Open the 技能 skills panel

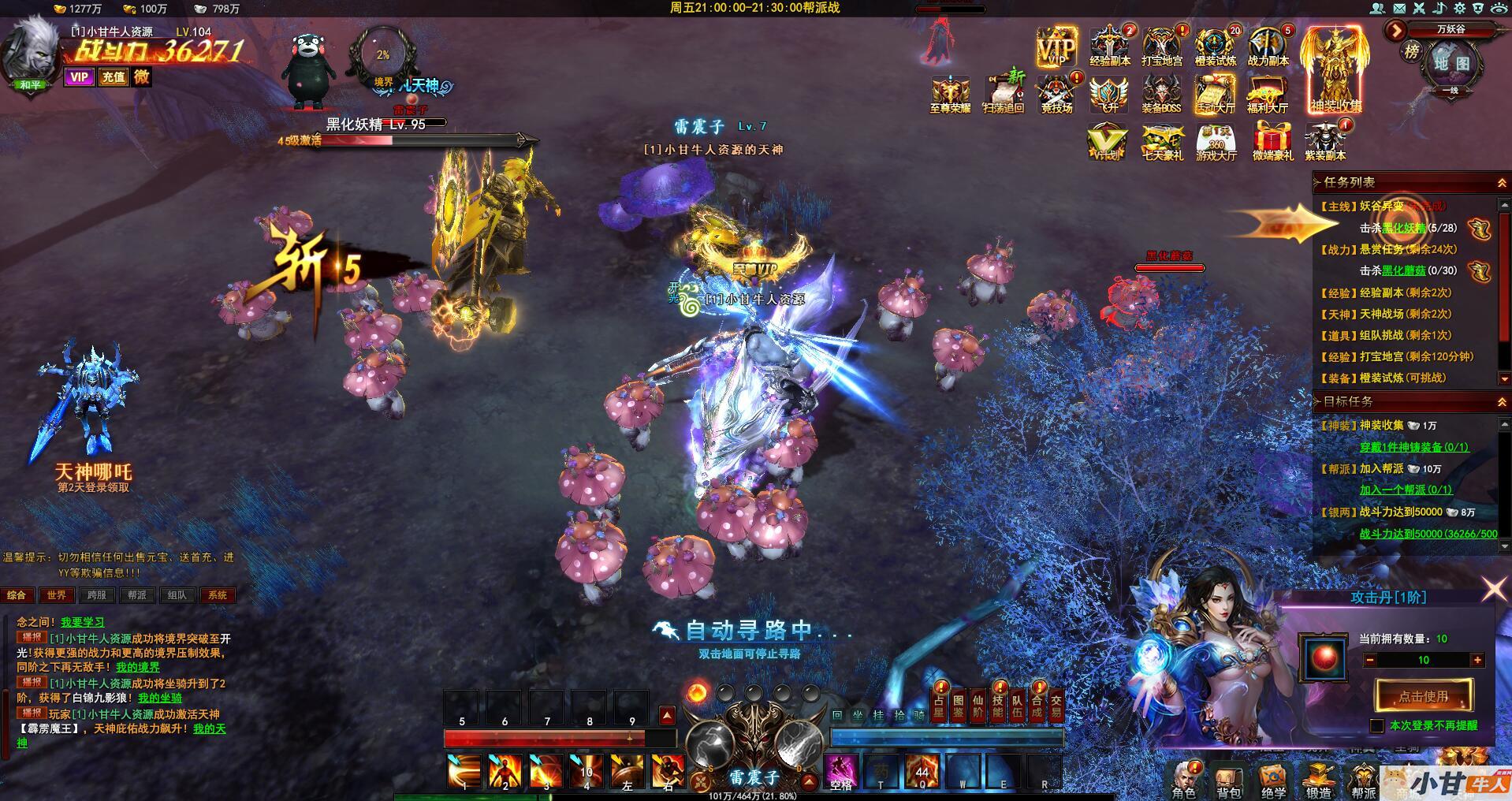click(997, 706)
